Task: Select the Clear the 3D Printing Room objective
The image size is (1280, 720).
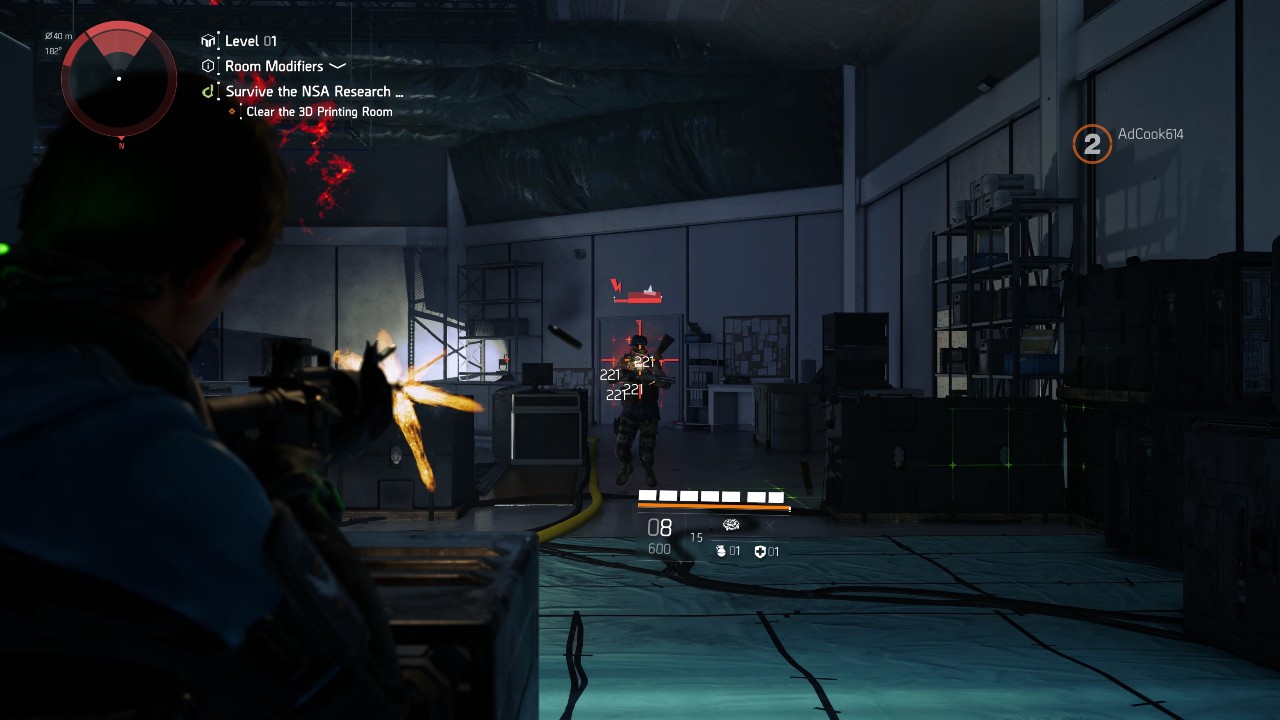Action: [x=319, y=112]
